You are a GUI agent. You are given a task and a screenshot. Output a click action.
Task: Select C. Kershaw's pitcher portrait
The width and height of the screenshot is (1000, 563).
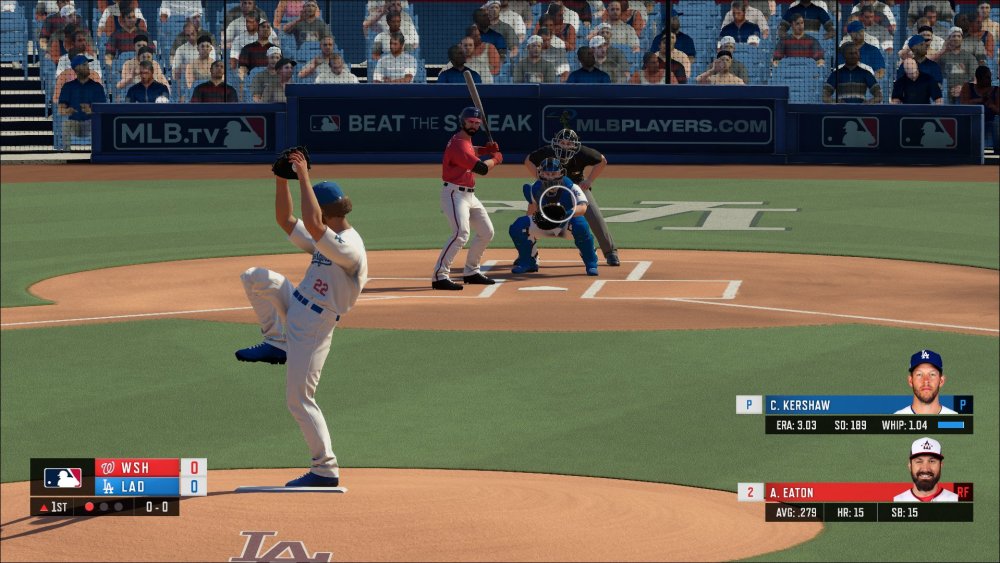point(925,383)
